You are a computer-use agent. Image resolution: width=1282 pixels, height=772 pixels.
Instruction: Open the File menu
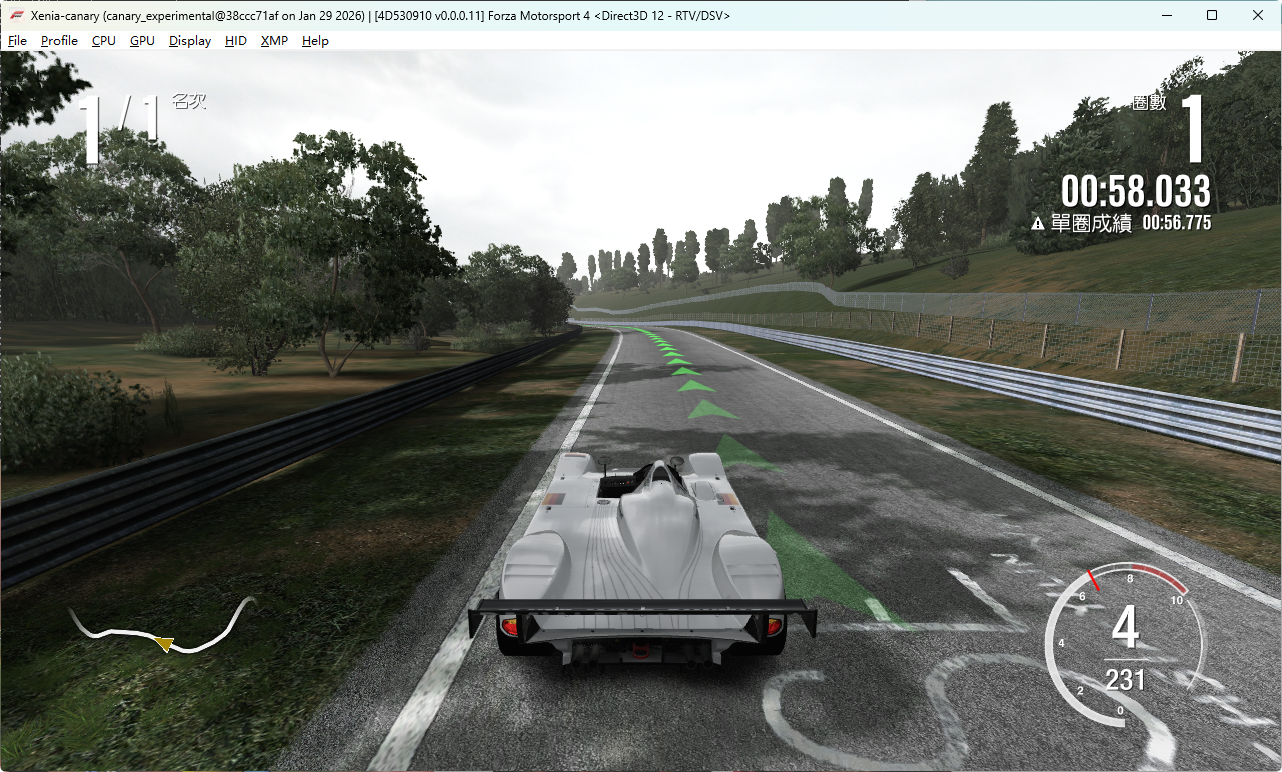tap(18, 41)
